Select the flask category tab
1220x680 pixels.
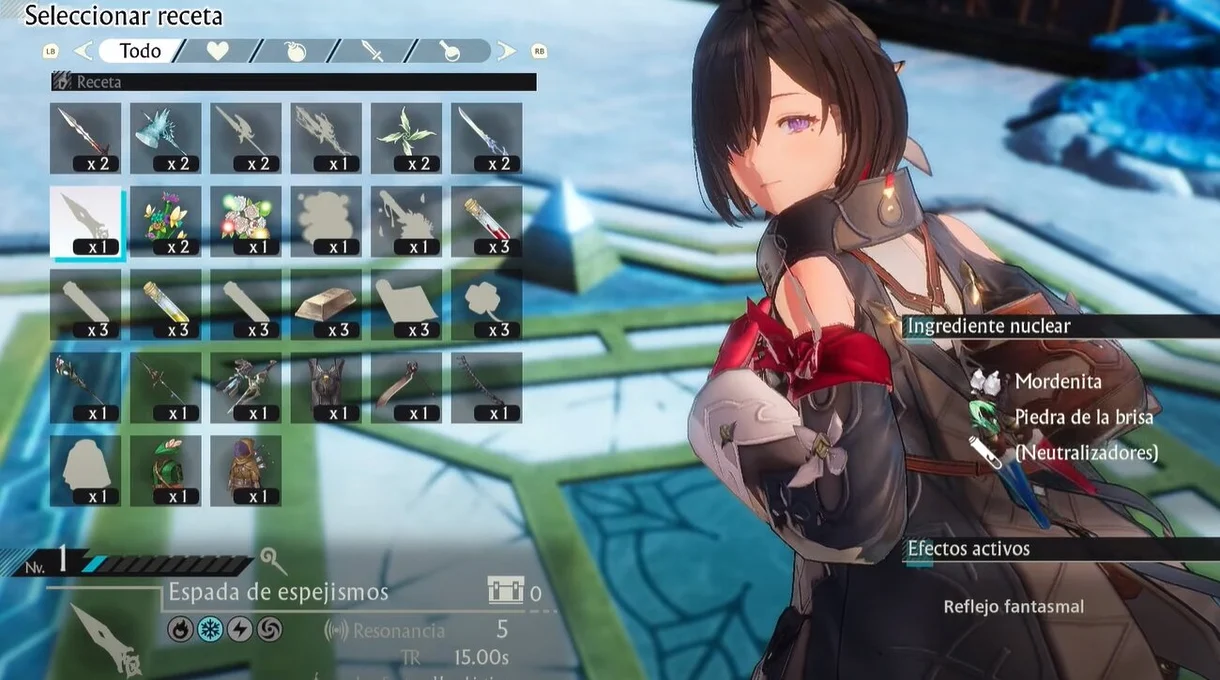coord(450,51)
